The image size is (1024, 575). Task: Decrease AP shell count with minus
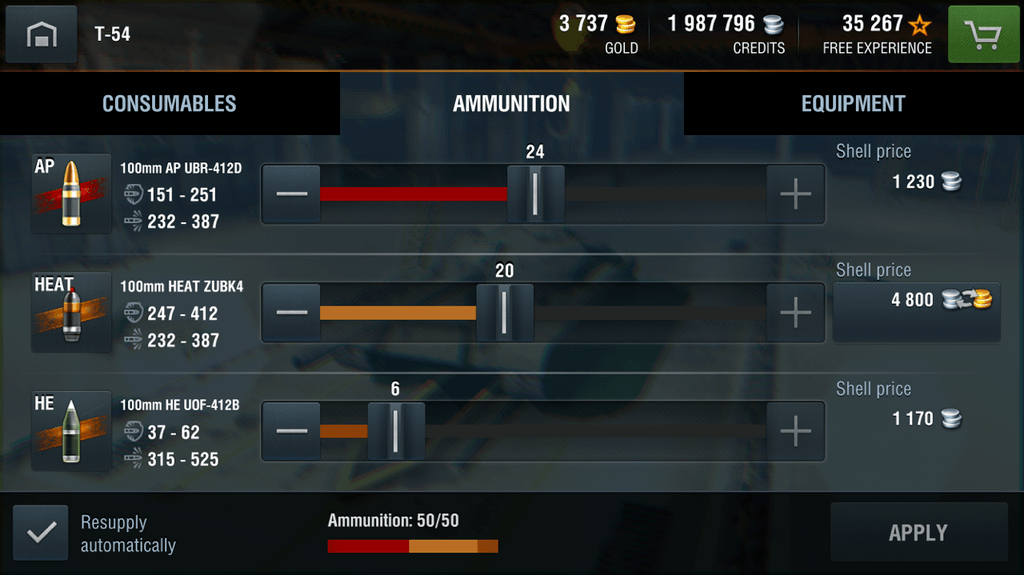click(292, 194)
